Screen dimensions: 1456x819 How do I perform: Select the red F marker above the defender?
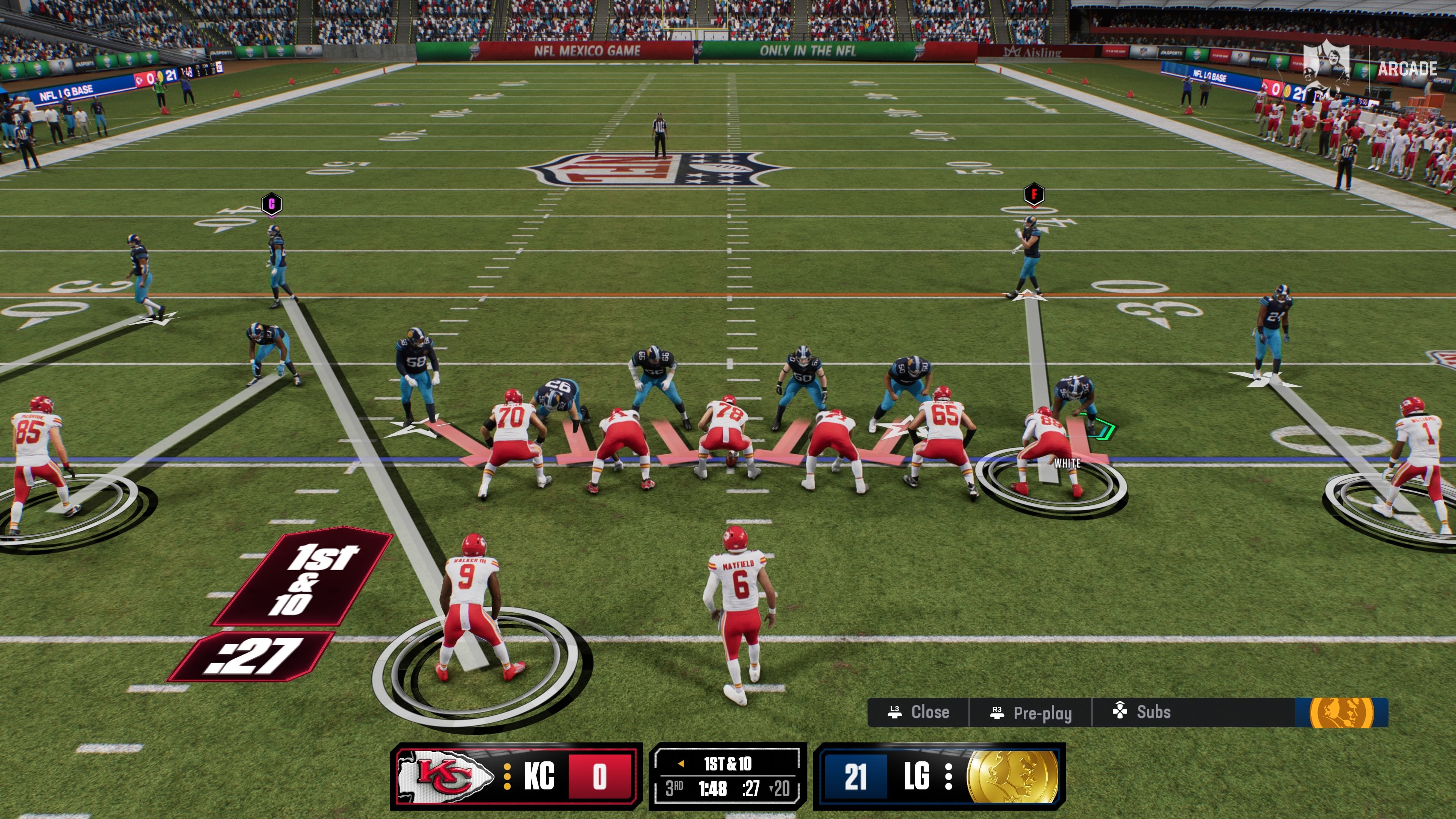pyautogui.click(x=1034, y=195)
